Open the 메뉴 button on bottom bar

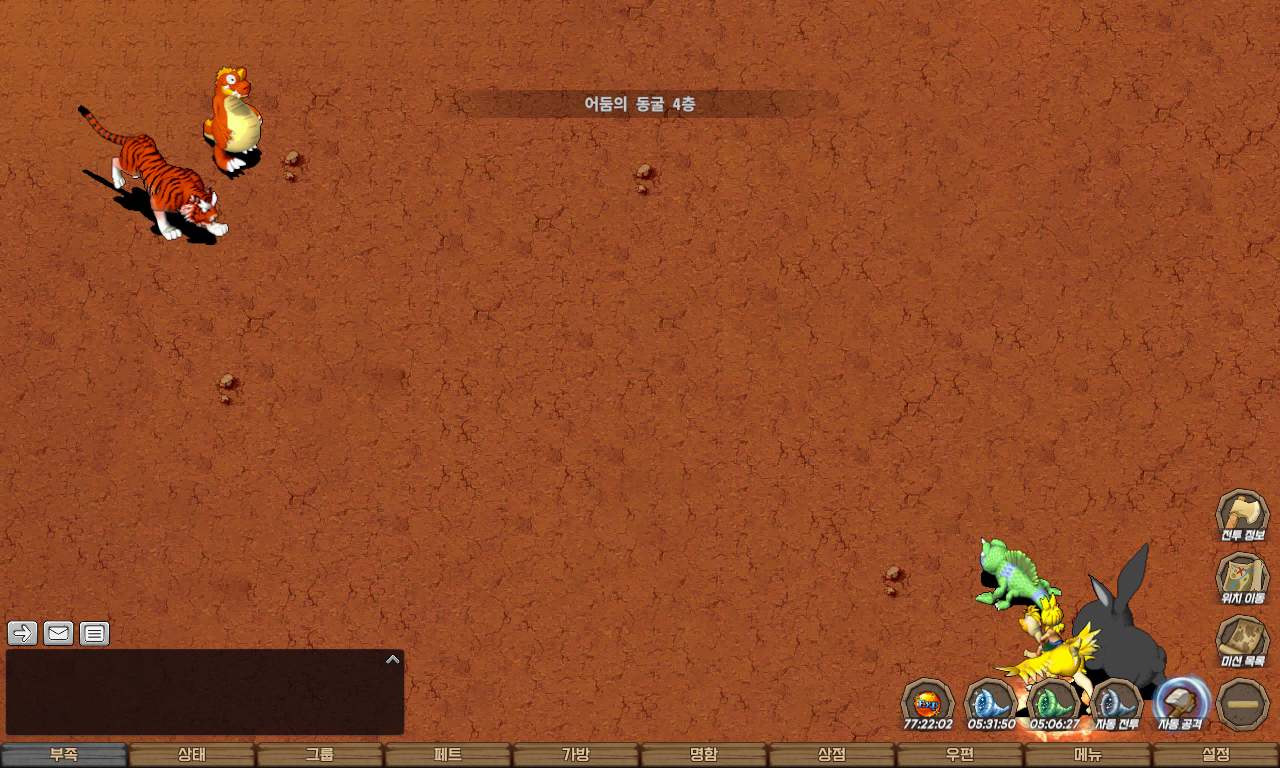pyautogui.click(x=1088, y=755)
